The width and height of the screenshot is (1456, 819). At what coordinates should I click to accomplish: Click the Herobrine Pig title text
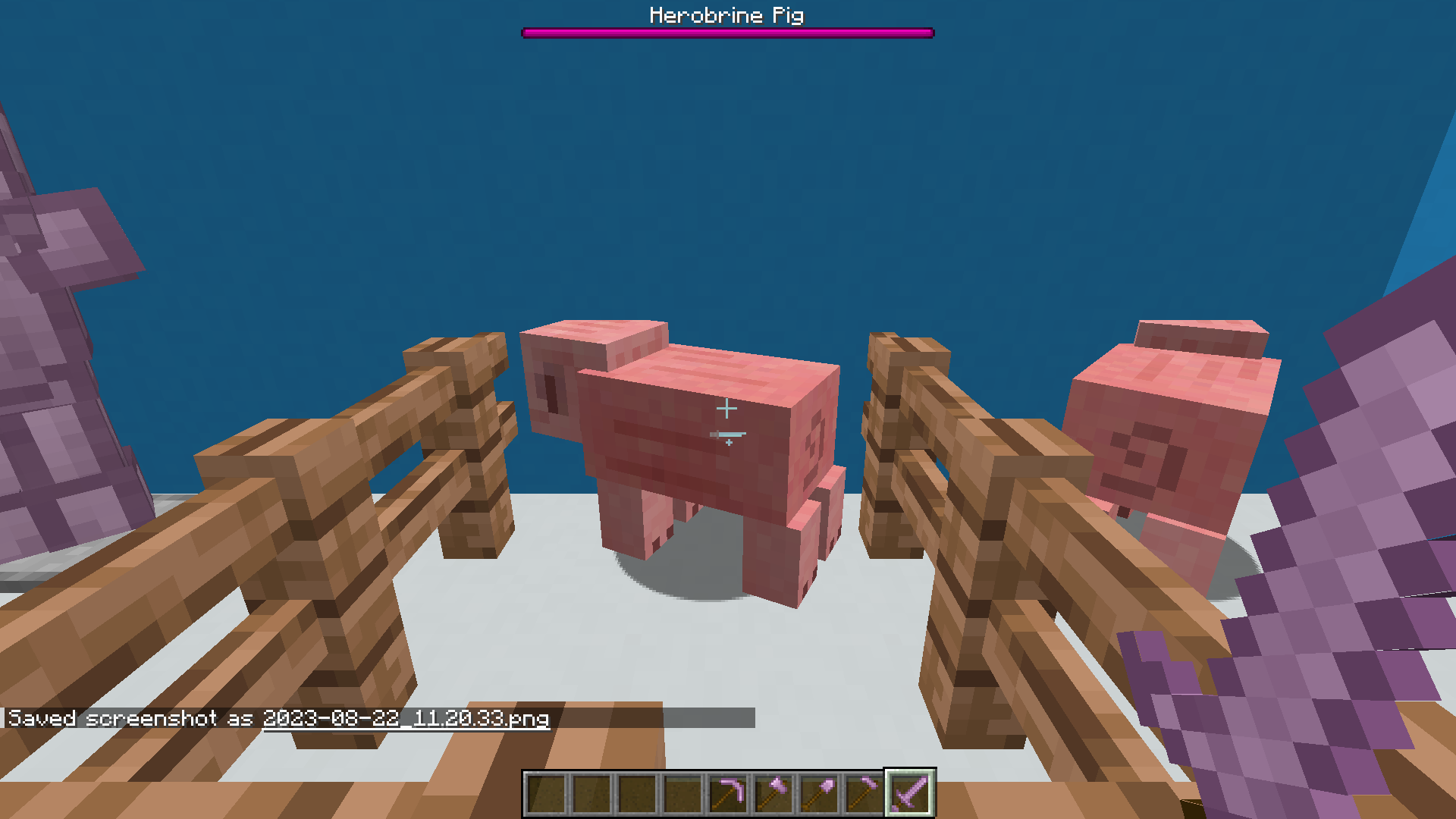click(726, 14)
